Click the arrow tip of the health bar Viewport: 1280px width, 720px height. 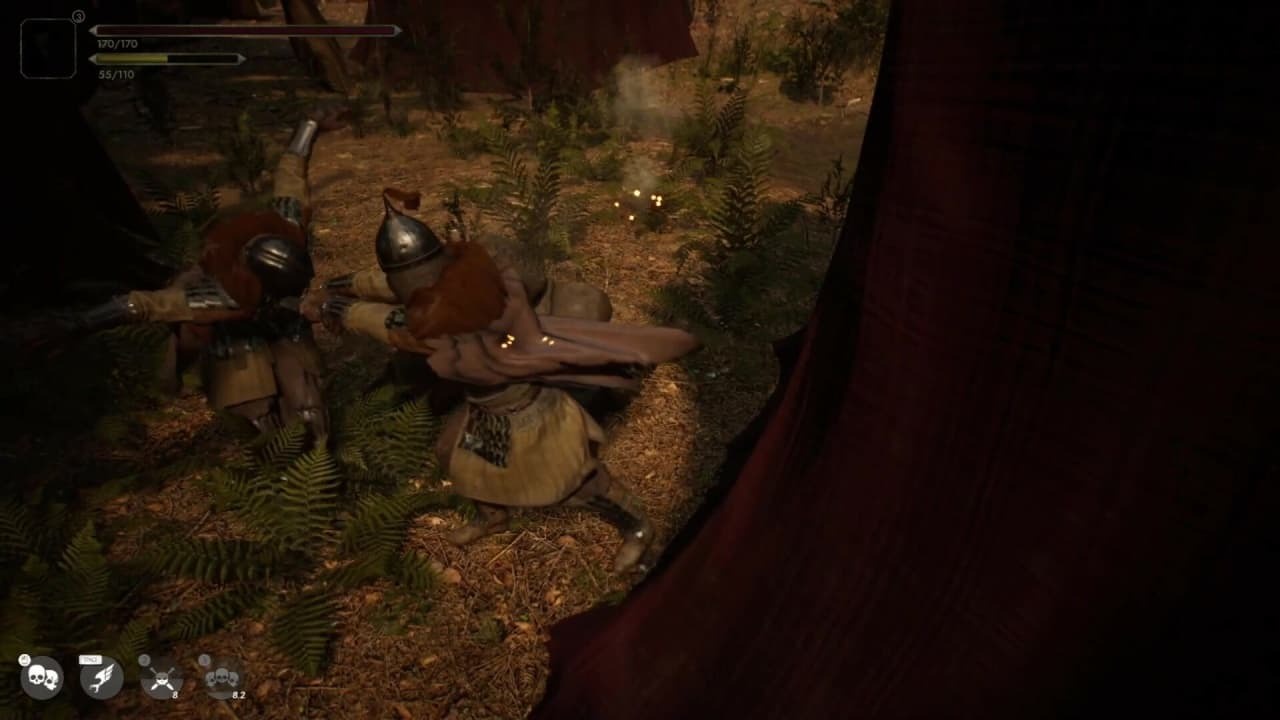click(x=93, y=30)
